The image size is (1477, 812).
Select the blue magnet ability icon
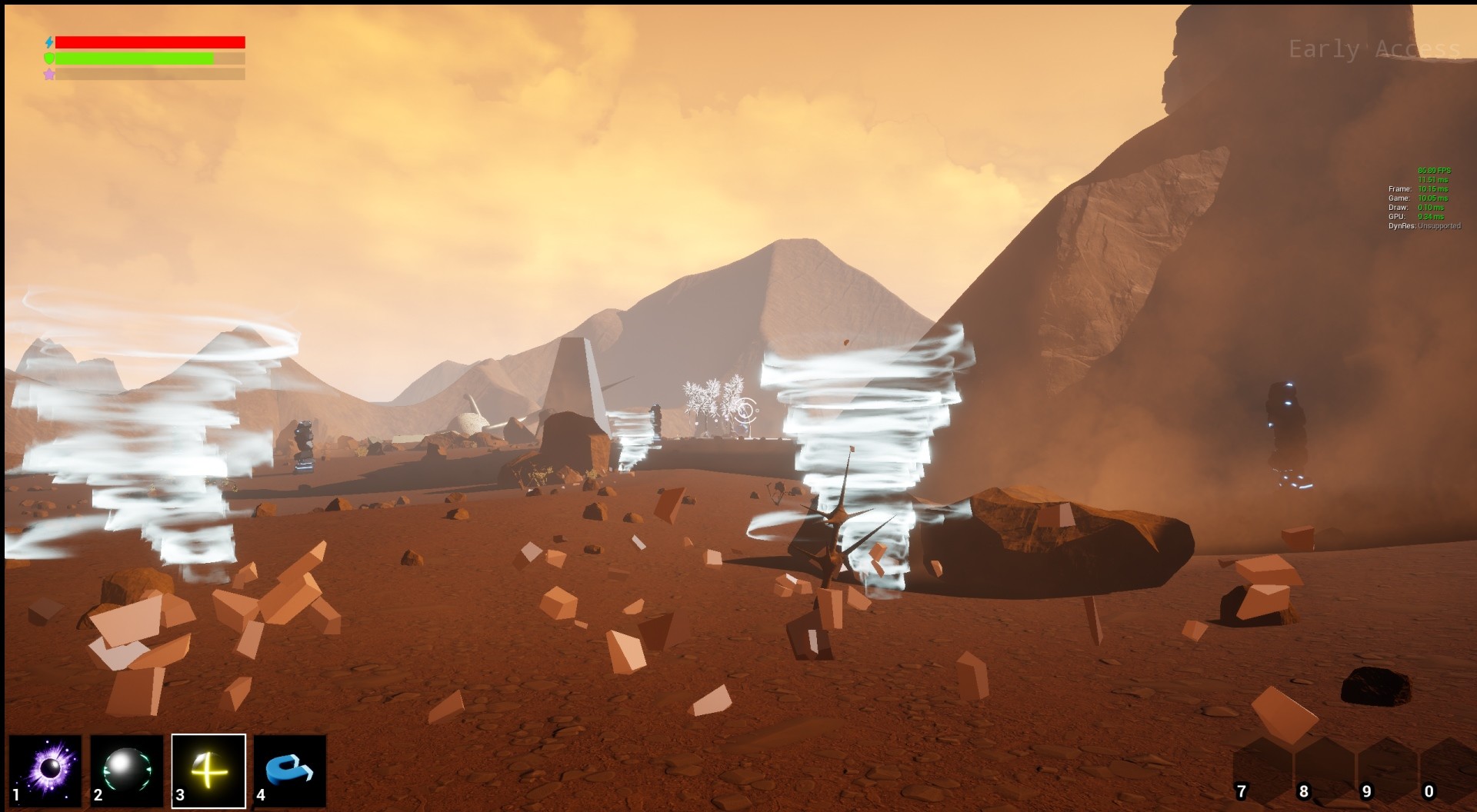pyautogui.click(x=290, y=770)
